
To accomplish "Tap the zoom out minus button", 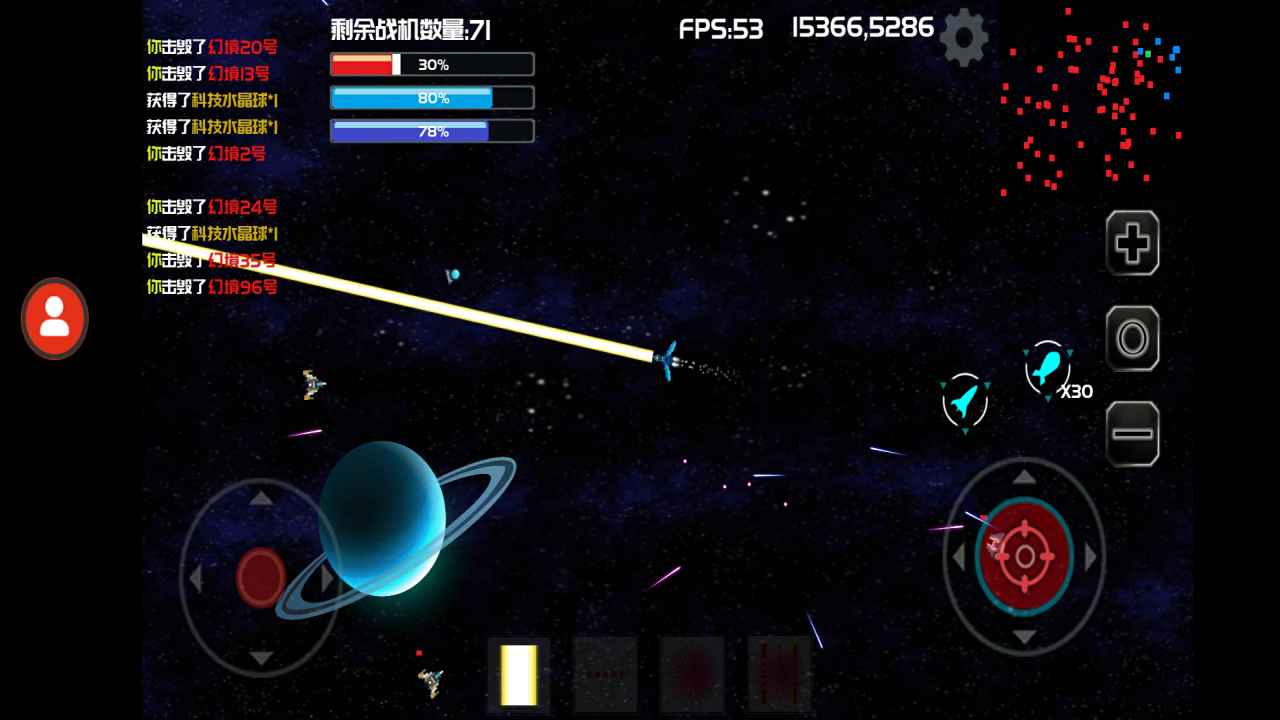I will pos(1131,433).
